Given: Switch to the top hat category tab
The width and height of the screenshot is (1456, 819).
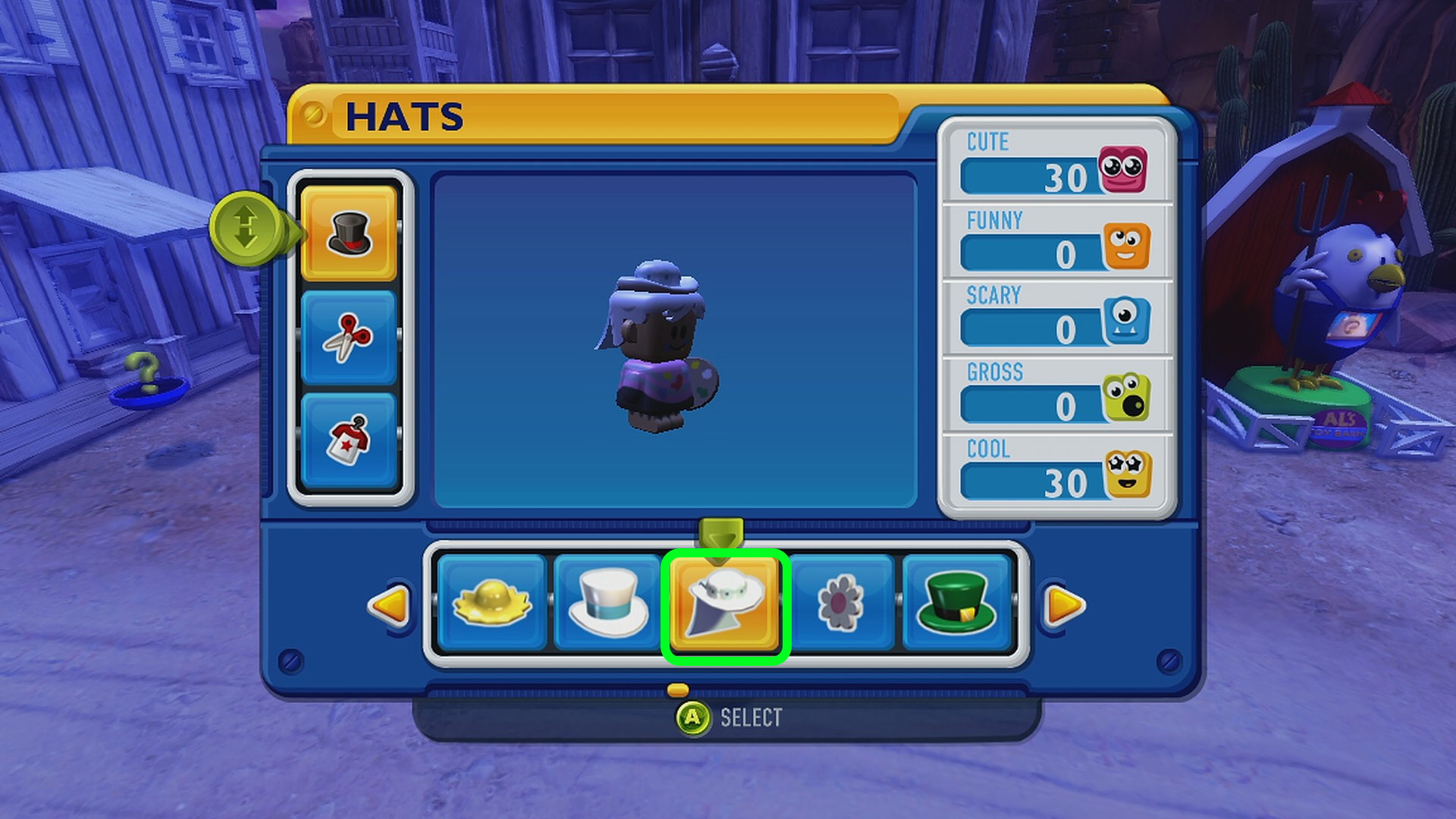Looking at the screenshot, I should click(349, 233).
